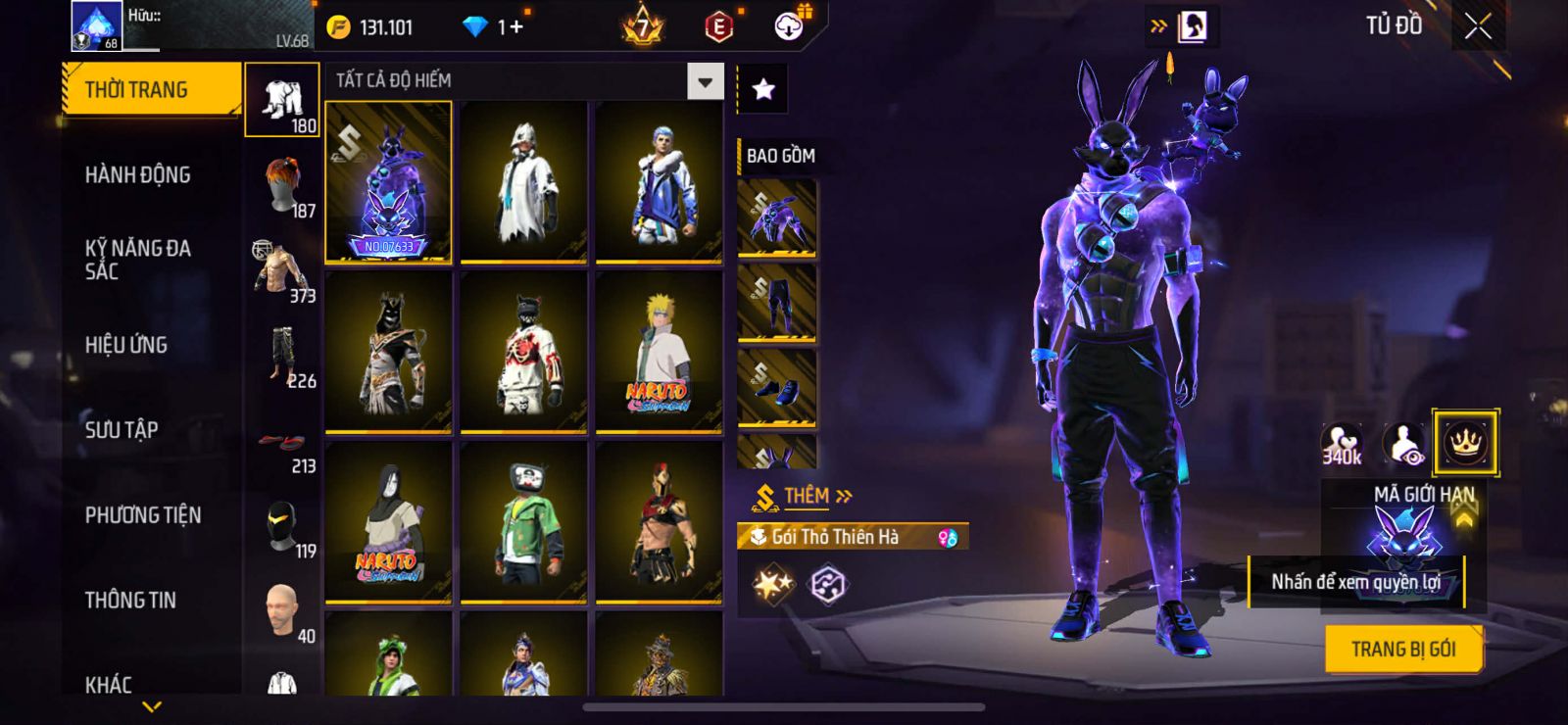Open the Phương Tiện tab

point(143,515)
